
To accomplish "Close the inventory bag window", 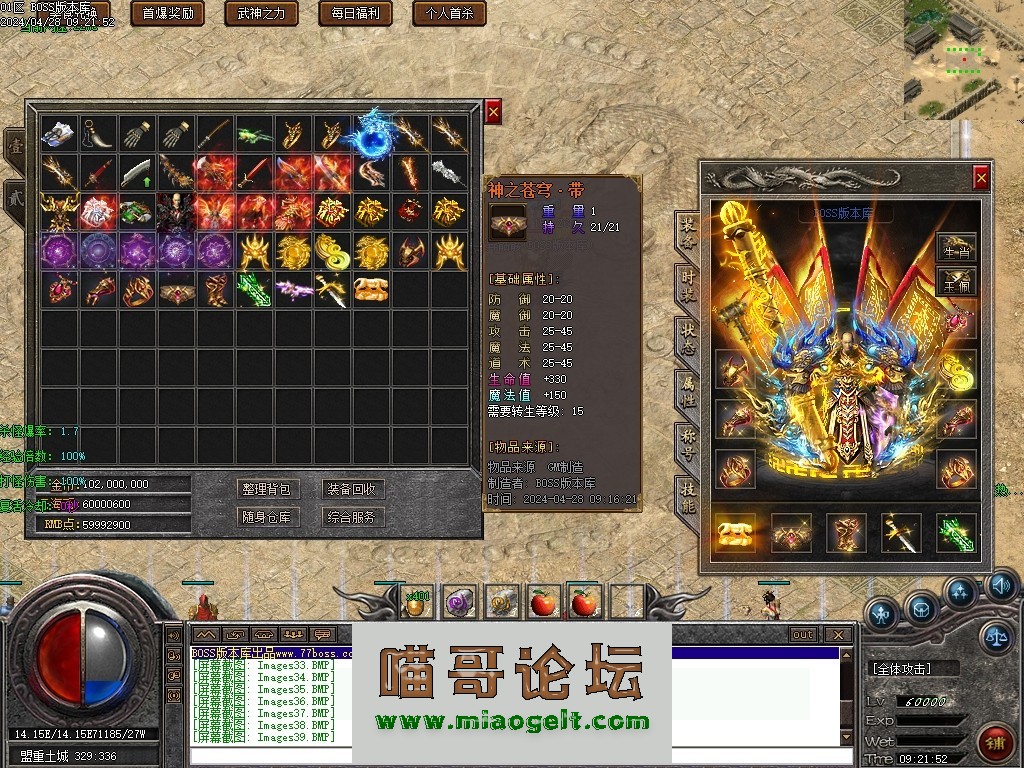I will coord(493,112).
